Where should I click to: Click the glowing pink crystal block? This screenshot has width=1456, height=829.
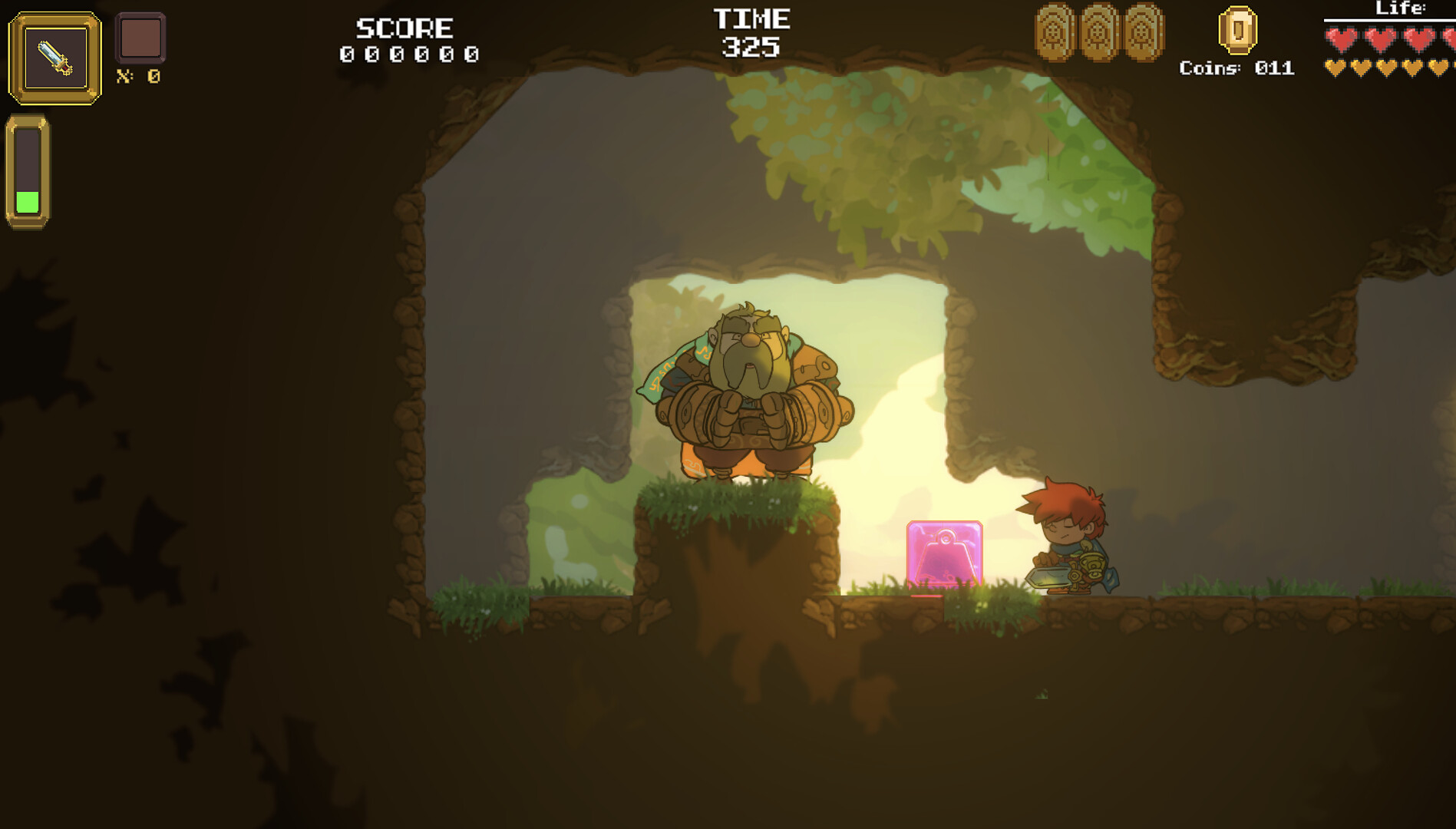pyautogui.click(x=946, y=554)
